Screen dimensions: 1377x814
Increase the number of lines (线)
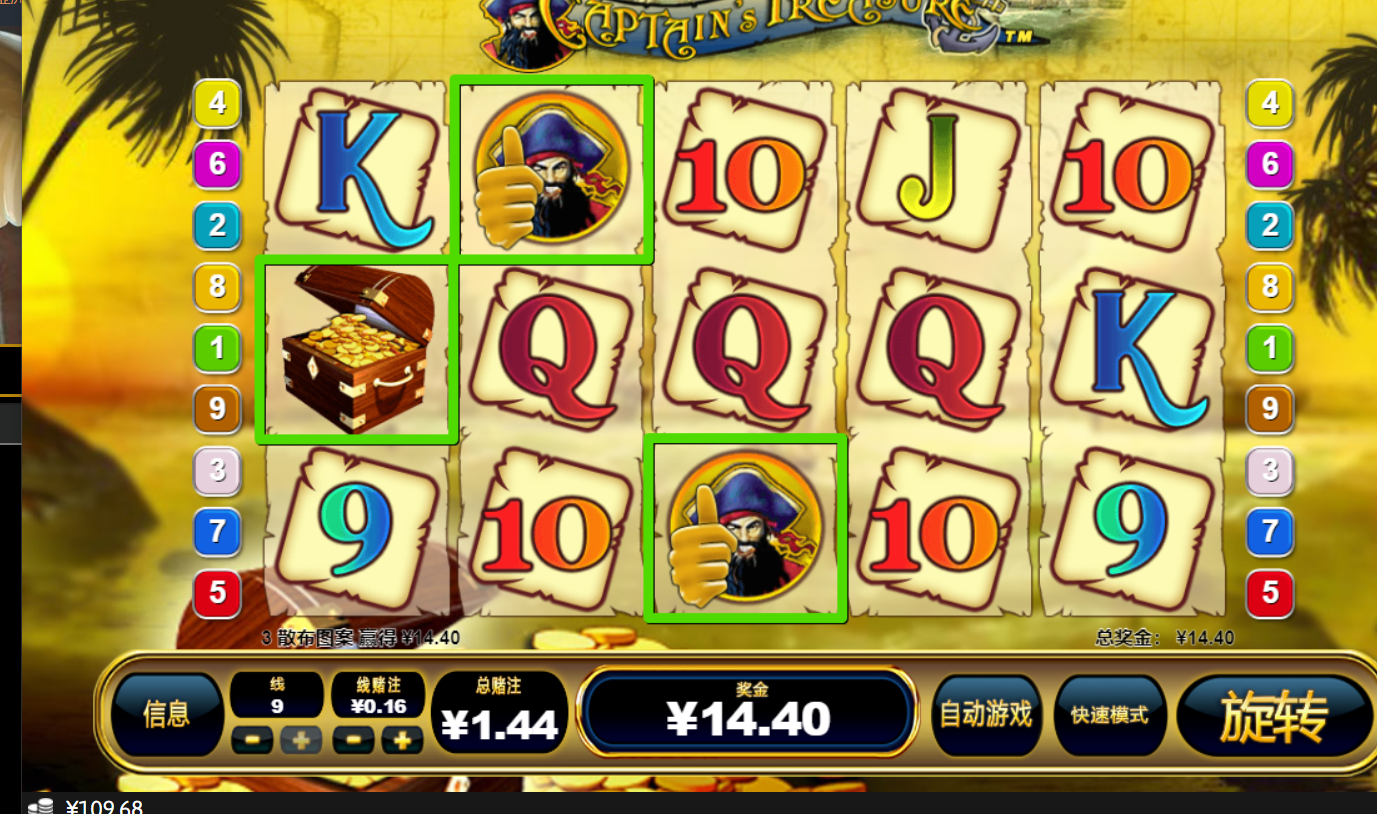point(301,740)
